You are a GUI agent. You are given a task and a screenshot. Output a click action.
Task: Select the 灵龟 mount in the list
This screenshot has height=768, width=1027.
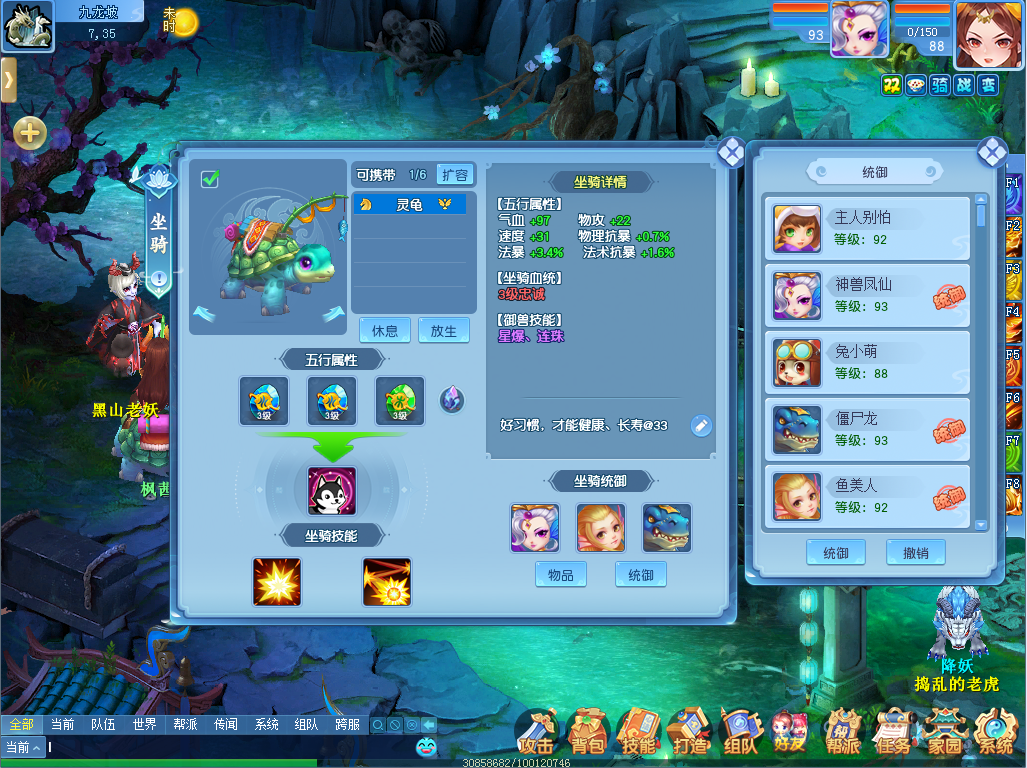tap(409, 205)
